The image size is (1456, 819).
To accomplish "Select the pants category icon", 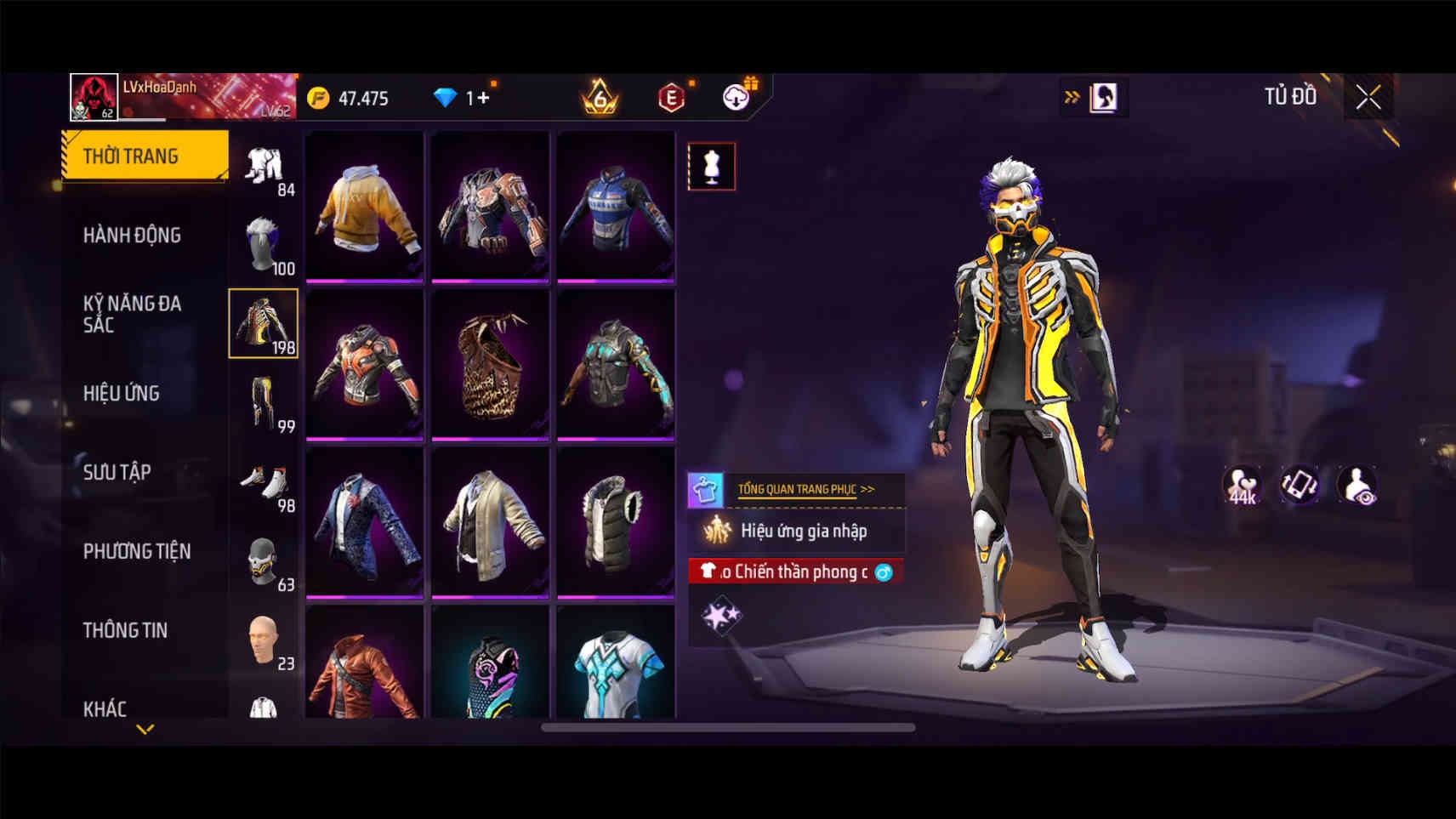I will click(x=263, y=403).
